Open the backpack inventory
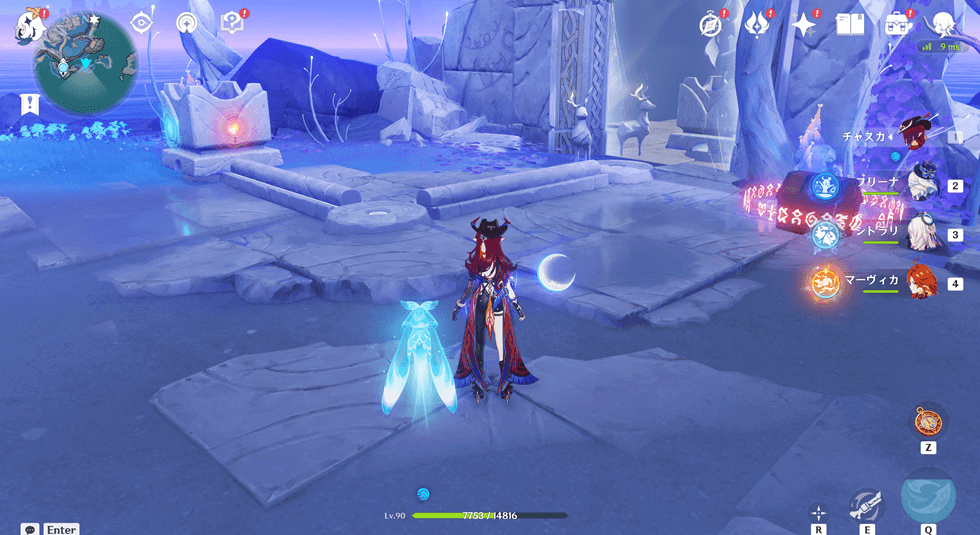Image resolution: width=980 pixels, height=535 pixels. [896, 25]
